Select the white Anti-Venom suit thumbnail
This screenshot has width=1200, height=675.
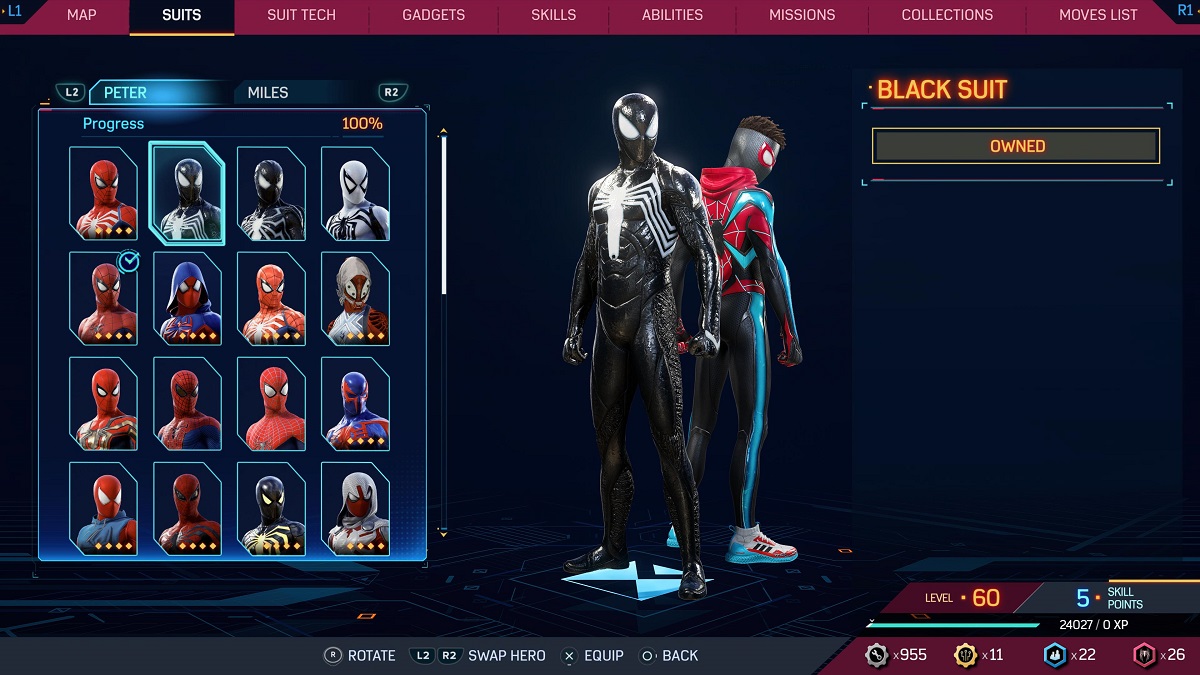click(x=355, y=193)
